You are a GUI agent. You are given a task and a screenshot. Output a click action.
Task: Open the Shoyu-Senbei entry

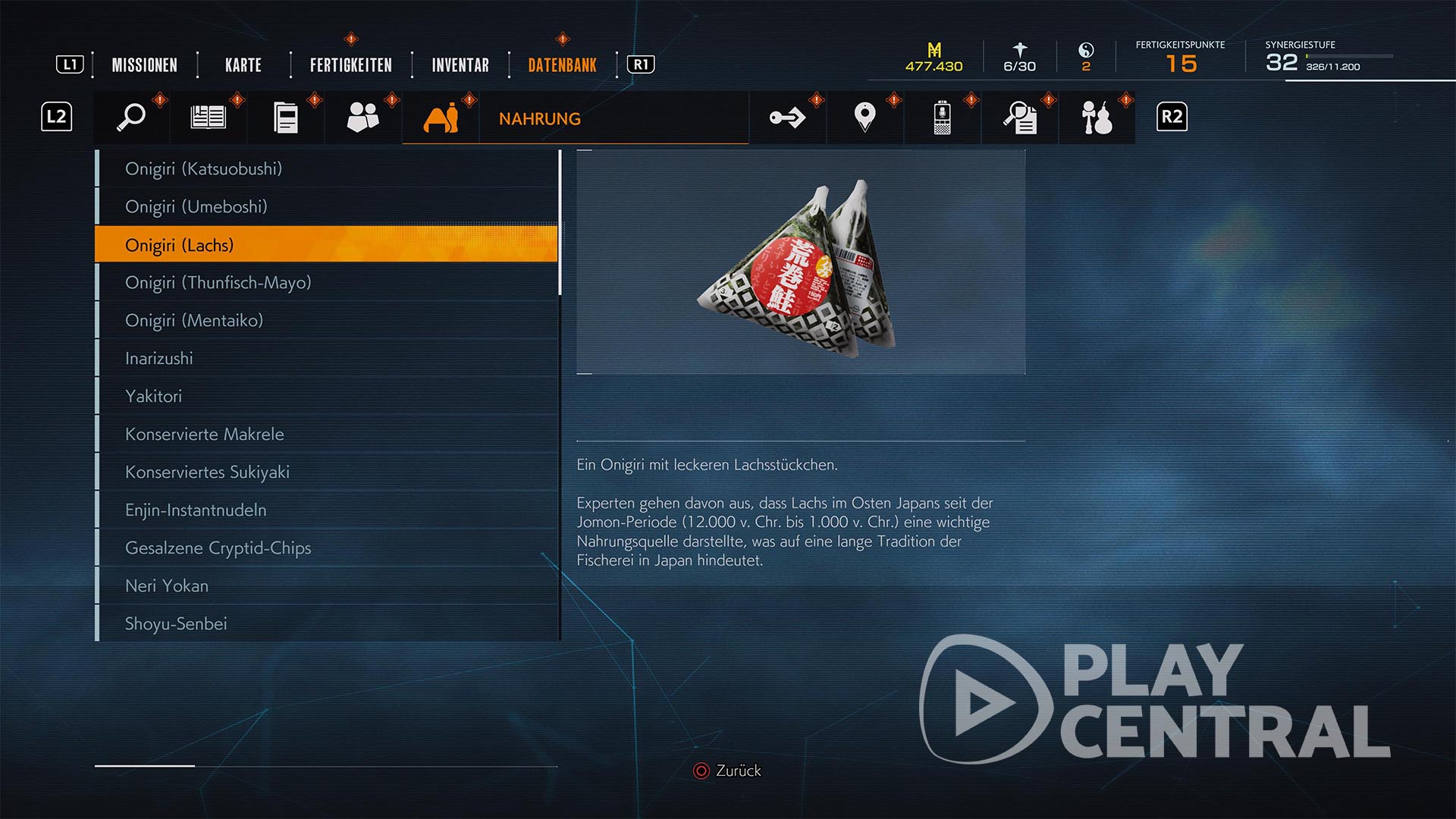175,623
